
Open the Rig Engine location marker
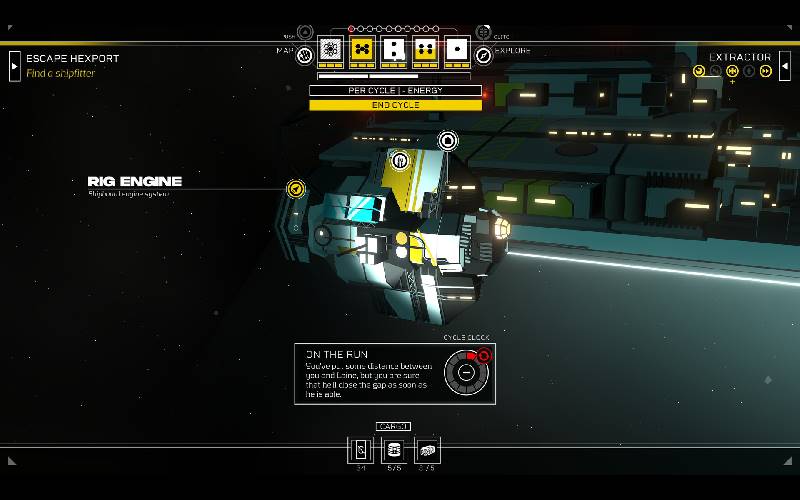click(x=295, y=188)
